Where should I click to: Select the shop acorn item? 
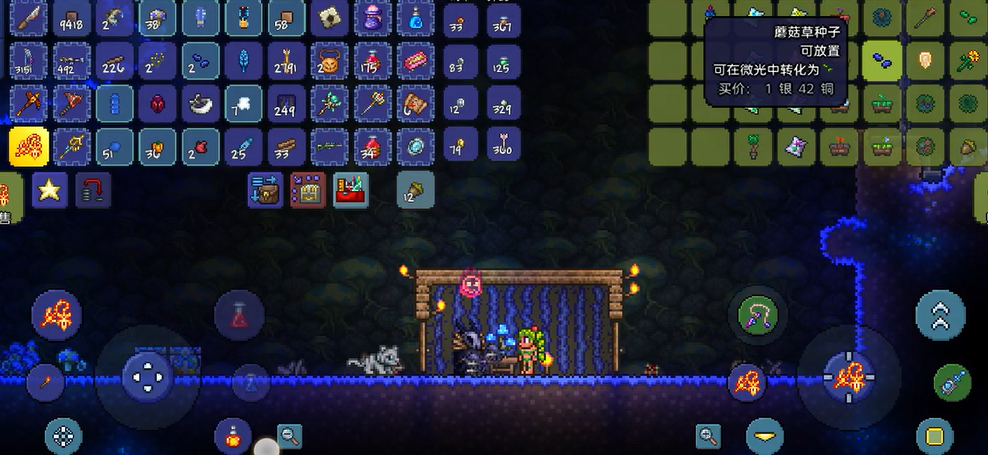[968, 147]
